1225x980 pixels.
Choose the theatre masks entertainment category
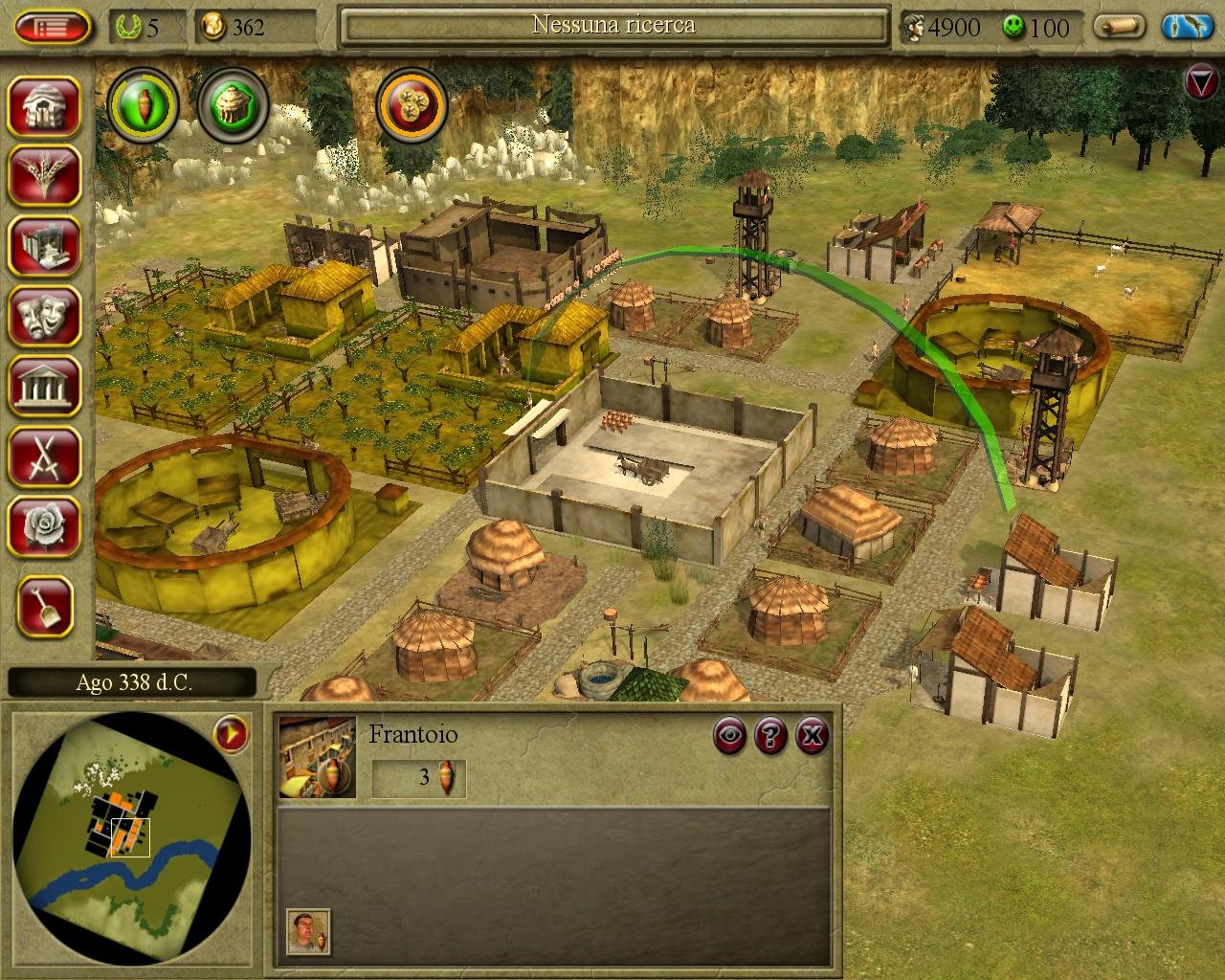point(45,315)
